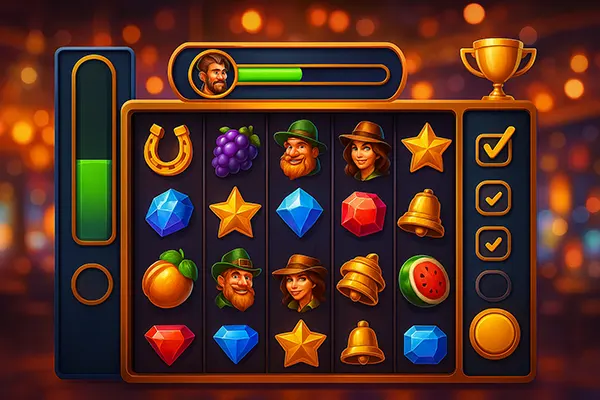
Task: Click the empty ring button under the green meter
Action: (93, 283)
